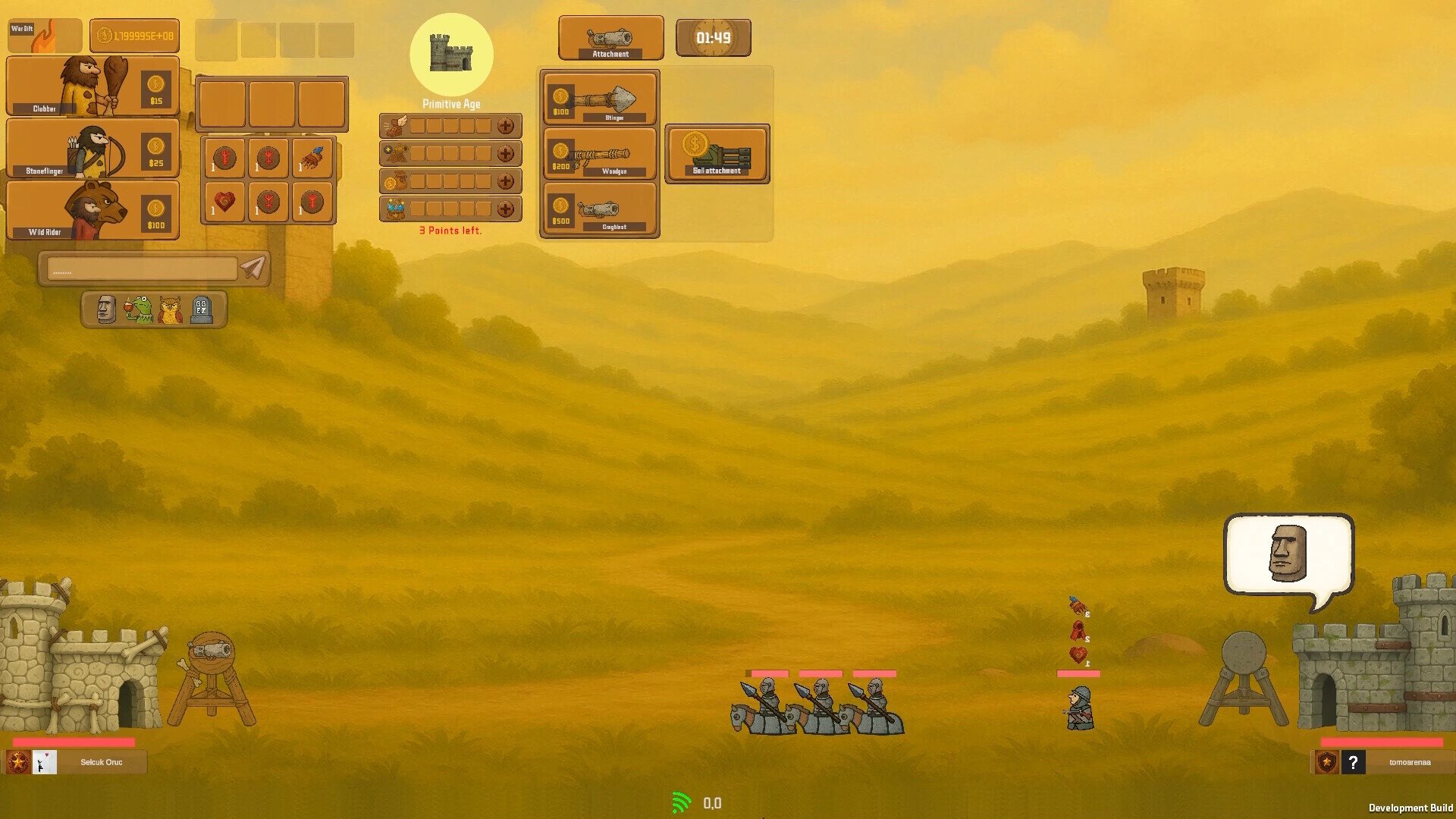Image resolution: width=1456 pixels, height=819 pixels.
Task: Spawn a Clubber unit for $15
Action: (x=93, y=86)
